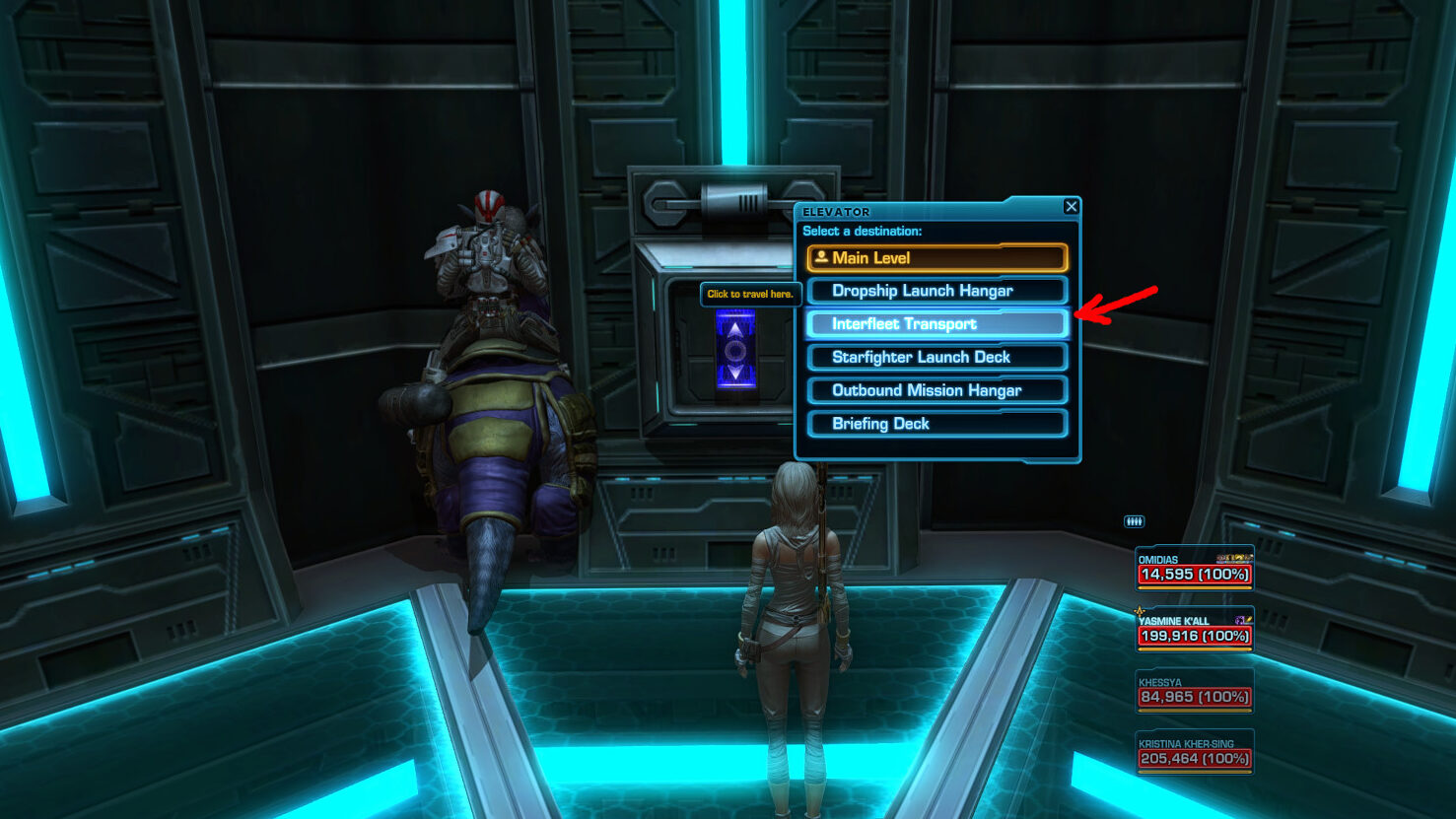Click Khessya's party frame
1456x819 pixels.
[x=1194, y=692]
